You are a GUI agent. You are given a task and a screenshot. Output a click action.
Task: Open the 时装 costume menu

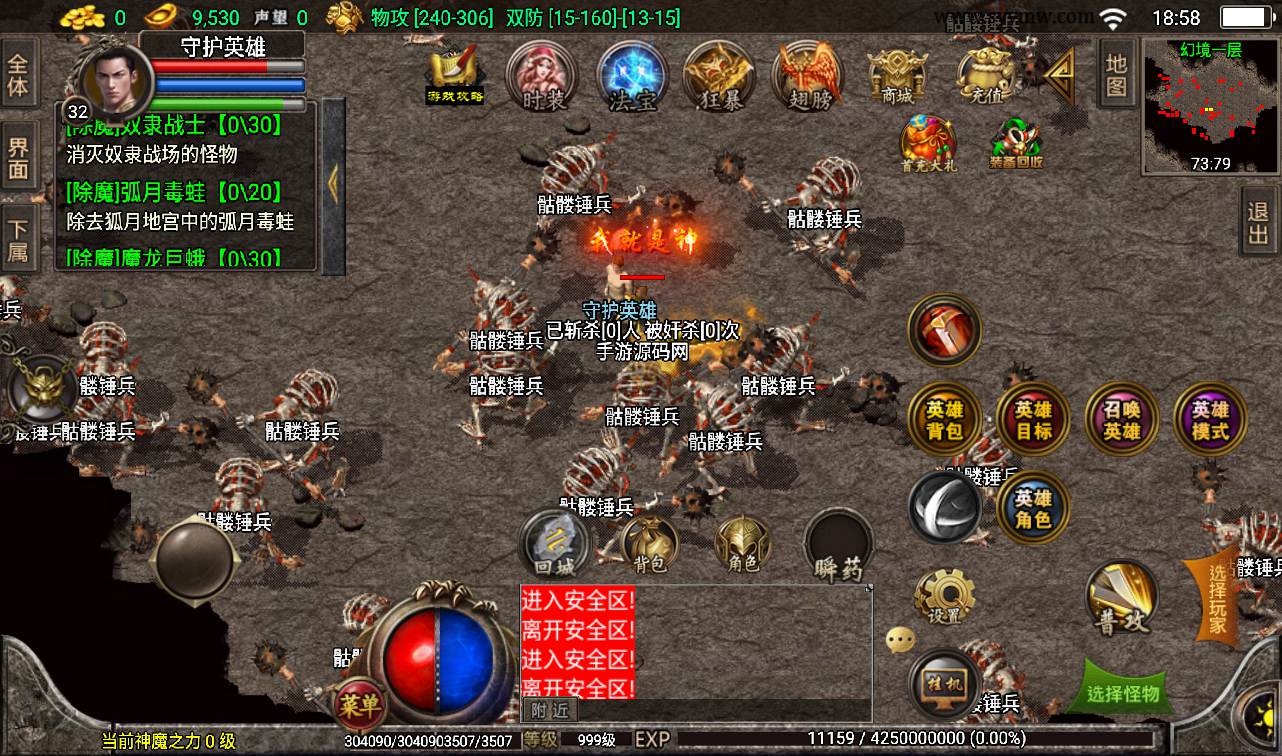coord(543,77)
